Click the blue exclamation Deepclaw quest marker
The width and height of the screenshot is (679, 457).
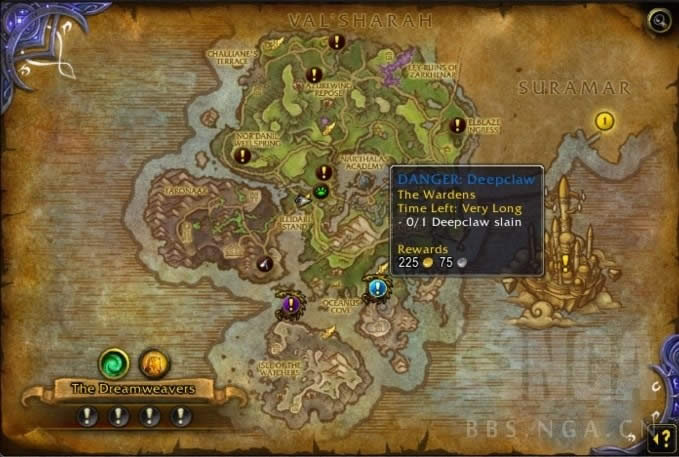(x=377, y=289)
